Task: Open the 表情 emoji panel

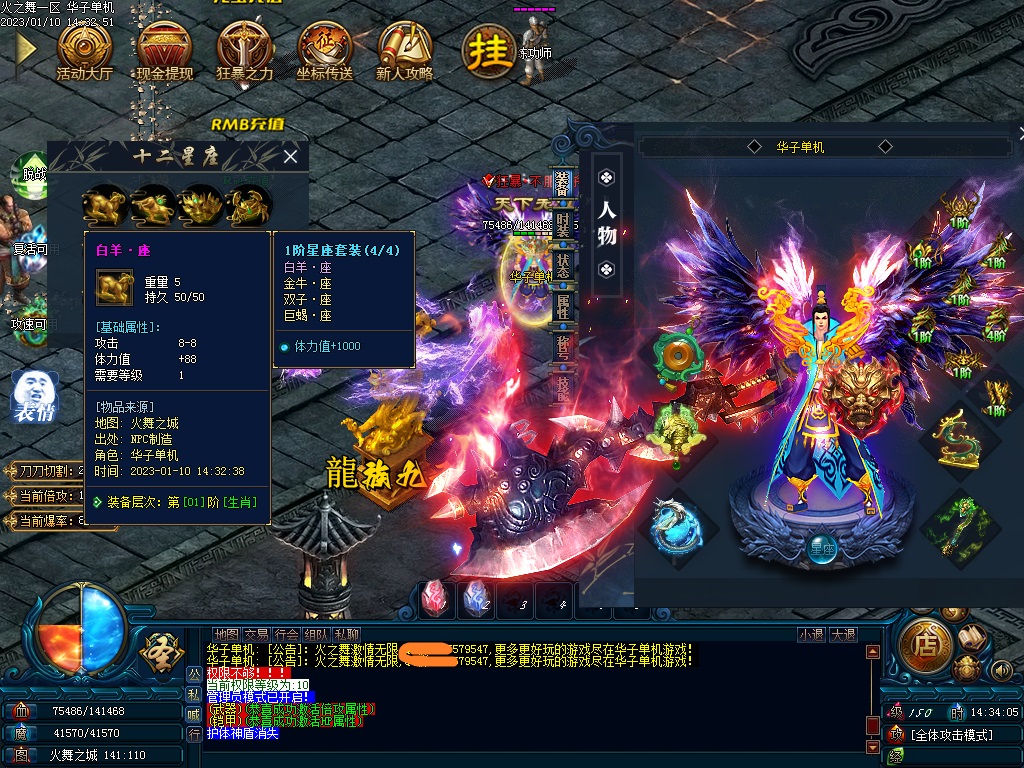Action: pos(35,395)
